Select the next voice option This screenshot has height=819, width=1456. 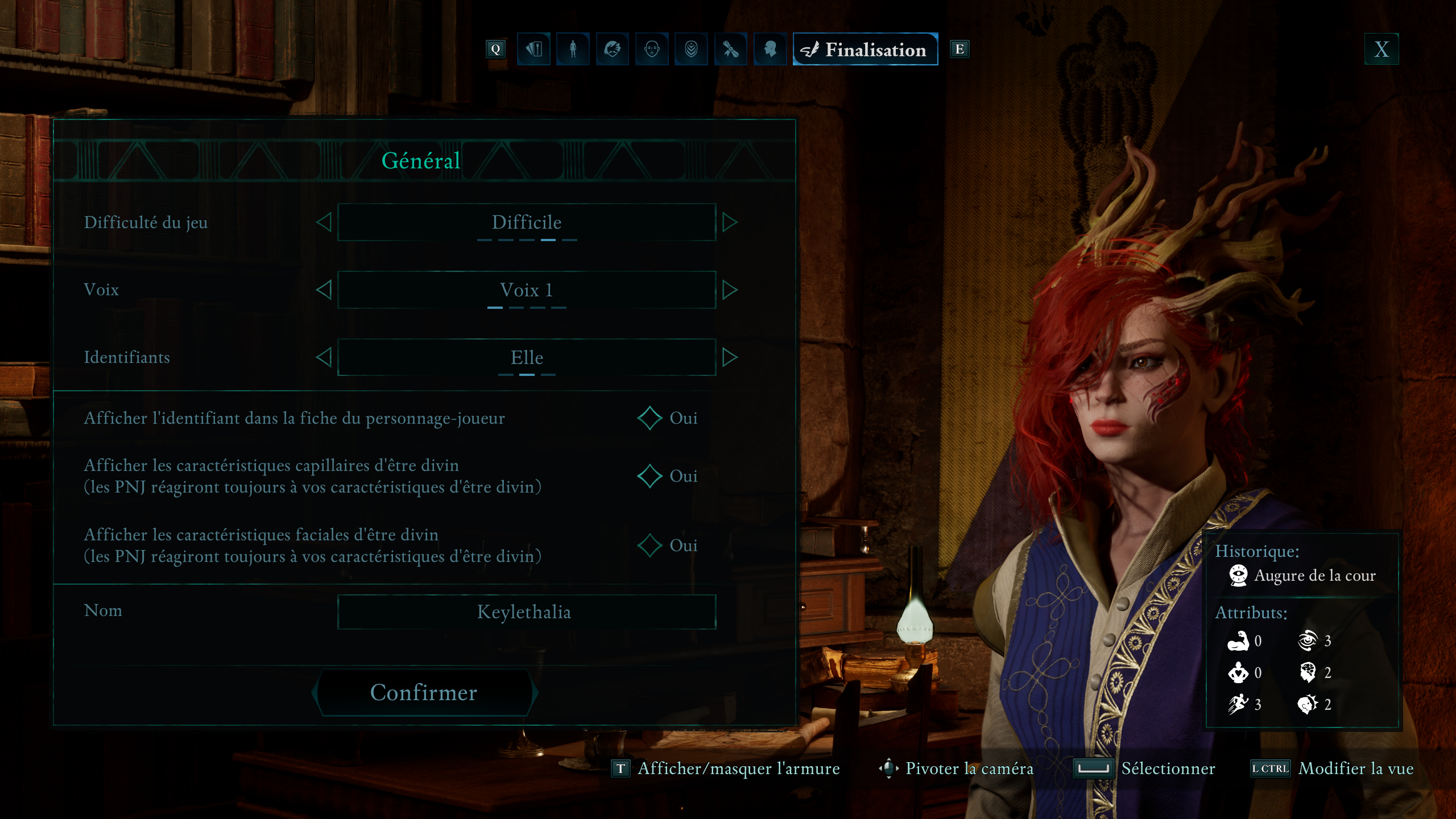click(730, 290)
